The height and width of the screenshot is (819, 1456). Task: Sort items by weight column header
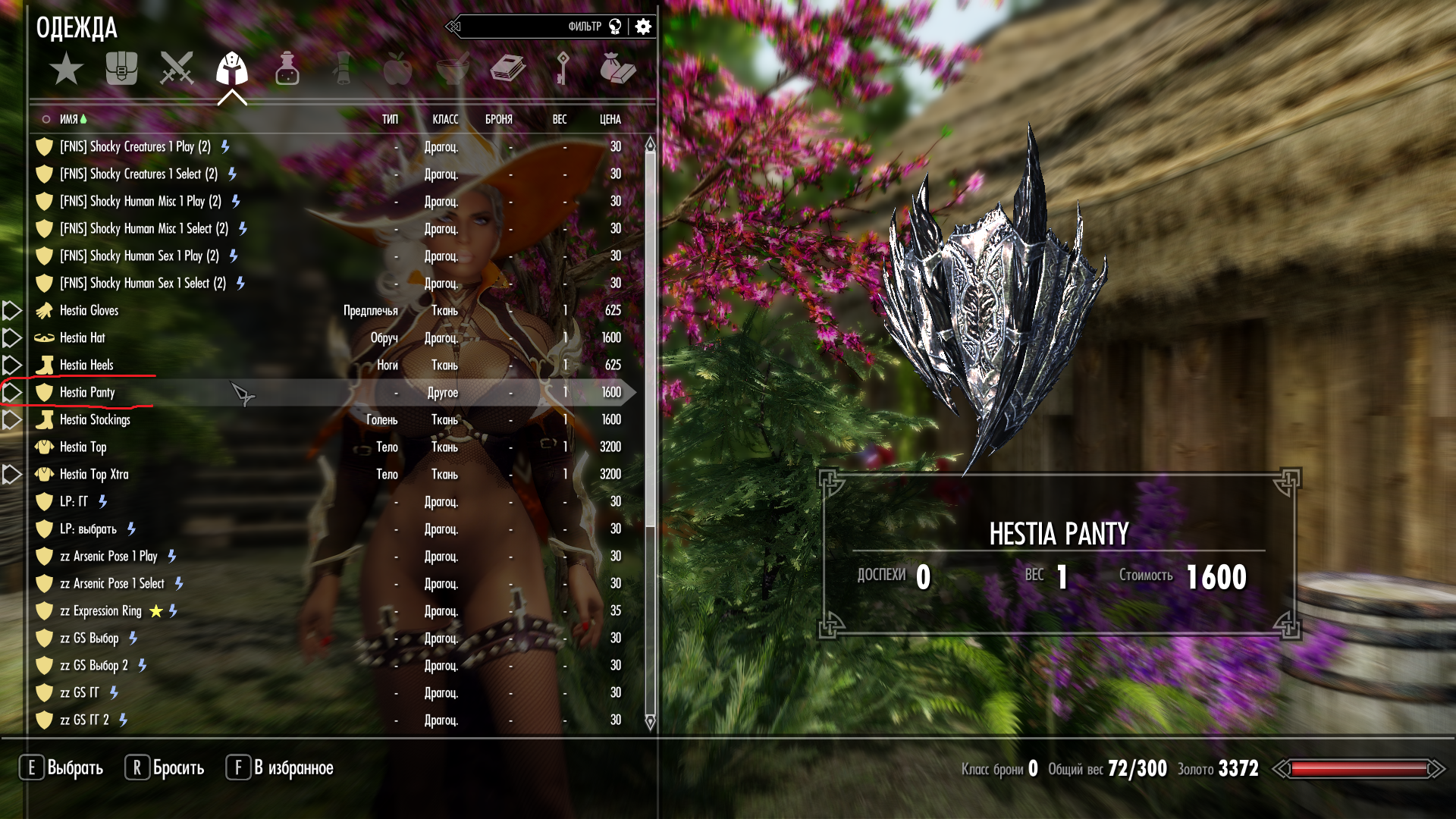coord(559,119)
